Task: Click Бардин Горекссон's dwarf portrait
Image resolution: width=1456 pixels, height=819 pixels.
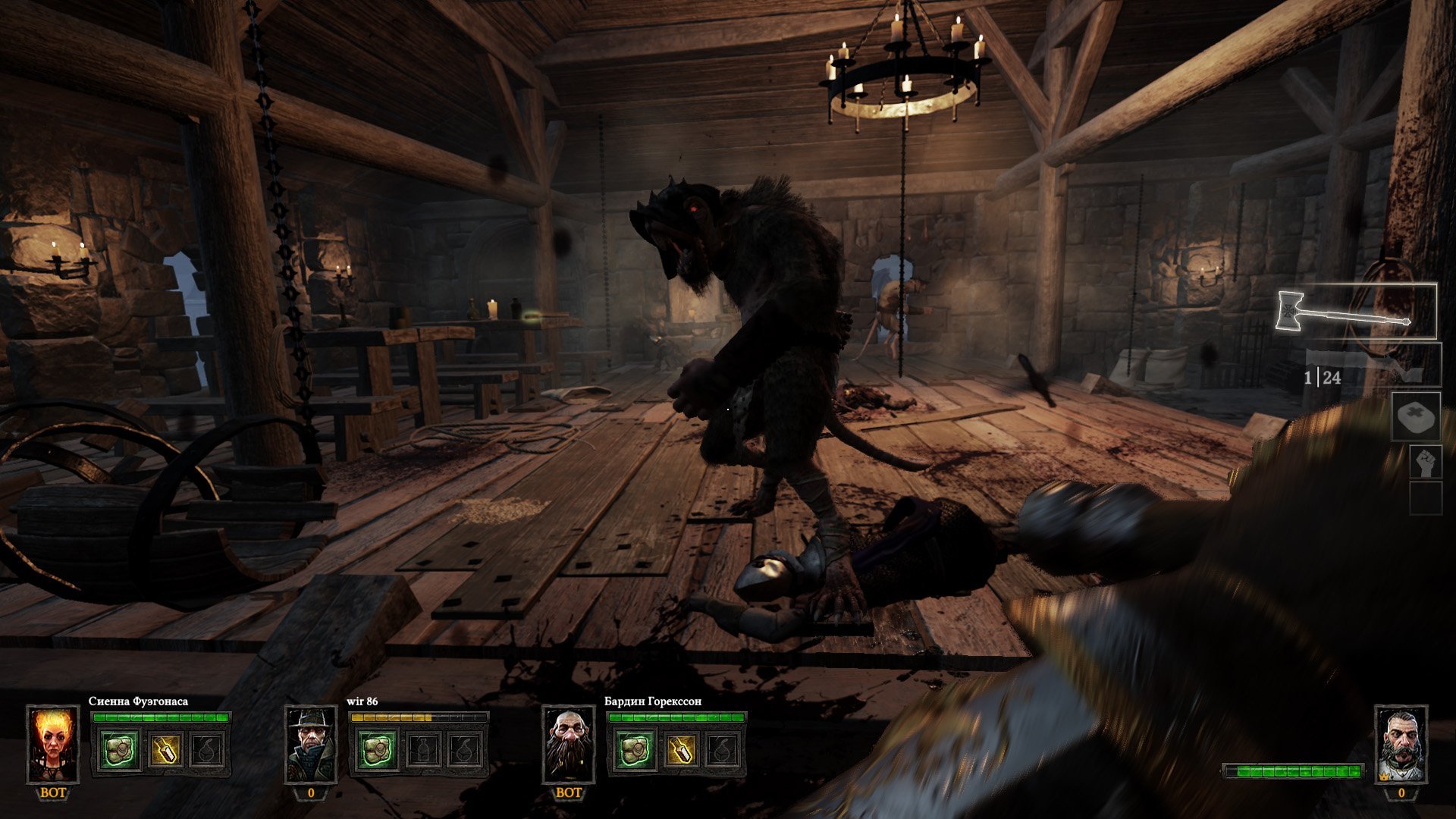Action: (569, 745)
